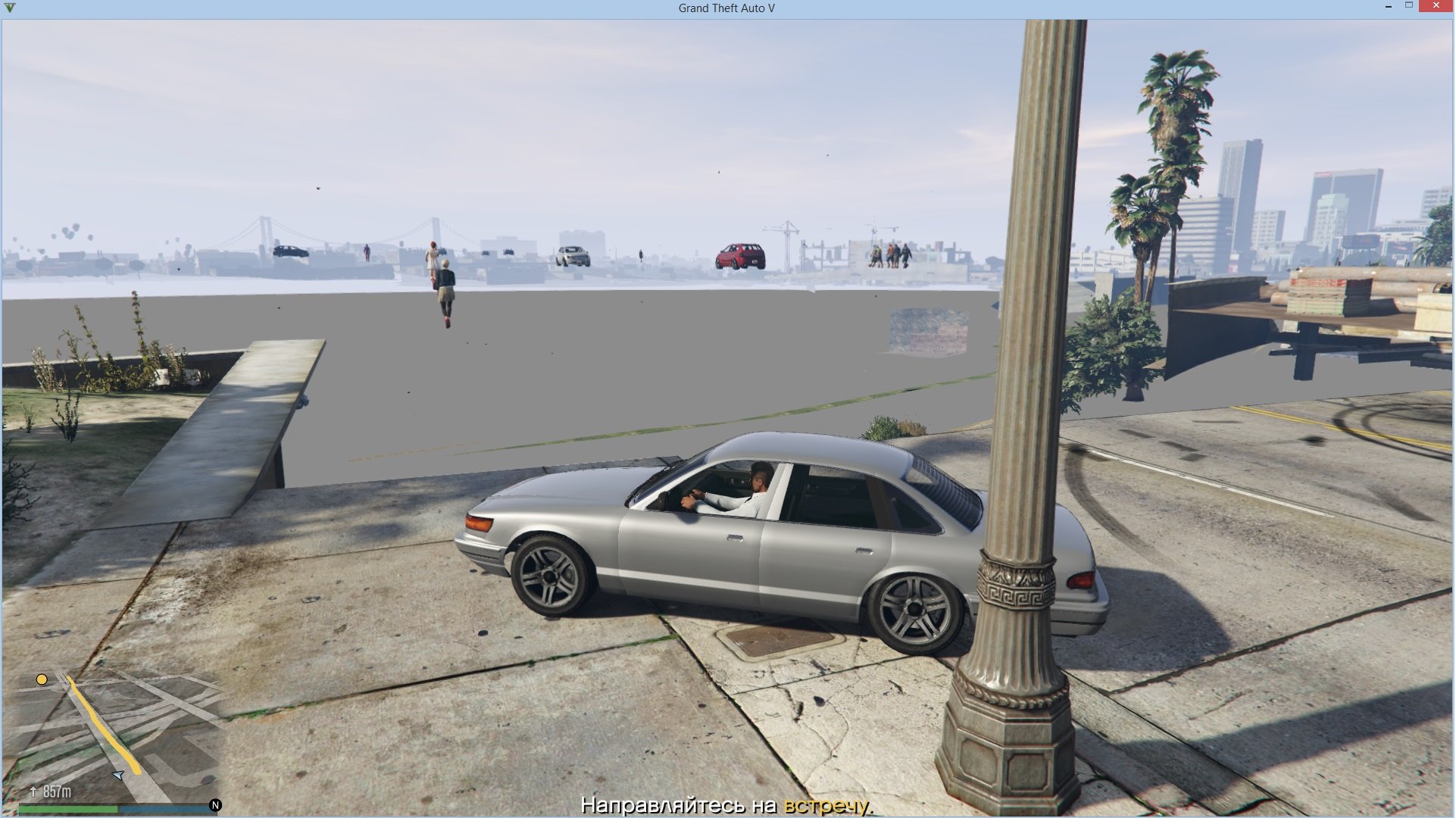The height and width of the screenshot is (818, 1456).
Task: Minimize the game window
Action: click(x=1388, y=7)
